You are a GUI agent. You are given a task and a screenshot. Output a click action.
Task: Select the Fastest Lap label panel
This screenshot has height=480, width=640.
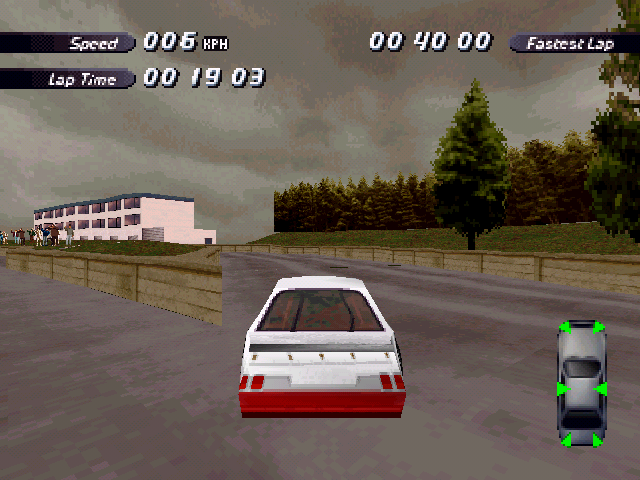573,43
